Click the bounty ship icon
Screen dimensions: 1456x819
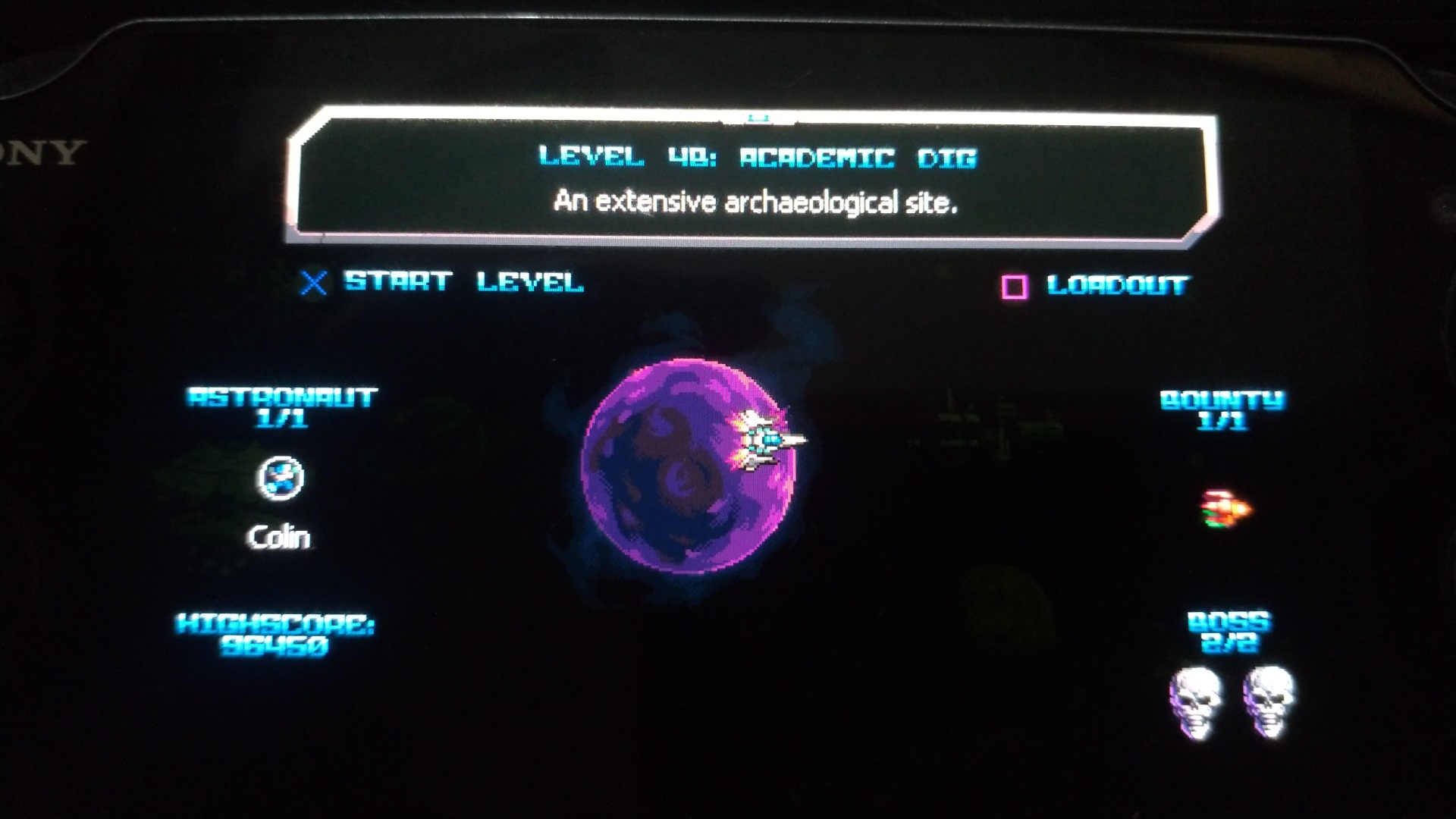pyautogui.click(x=1225, y=508)
